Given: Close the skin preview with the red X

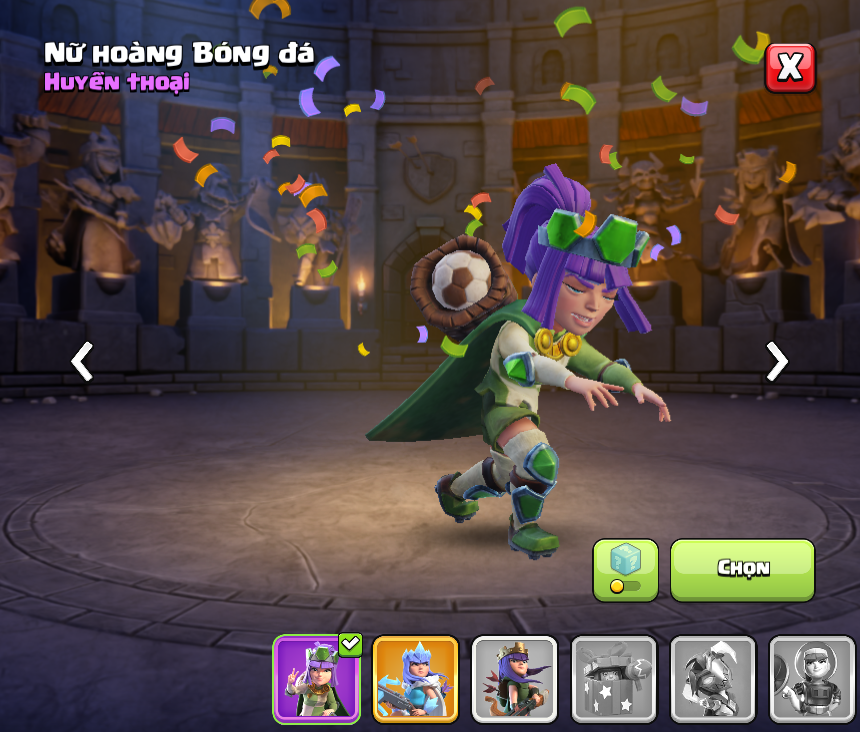Looking at the screenshot, I should [790, 68].
